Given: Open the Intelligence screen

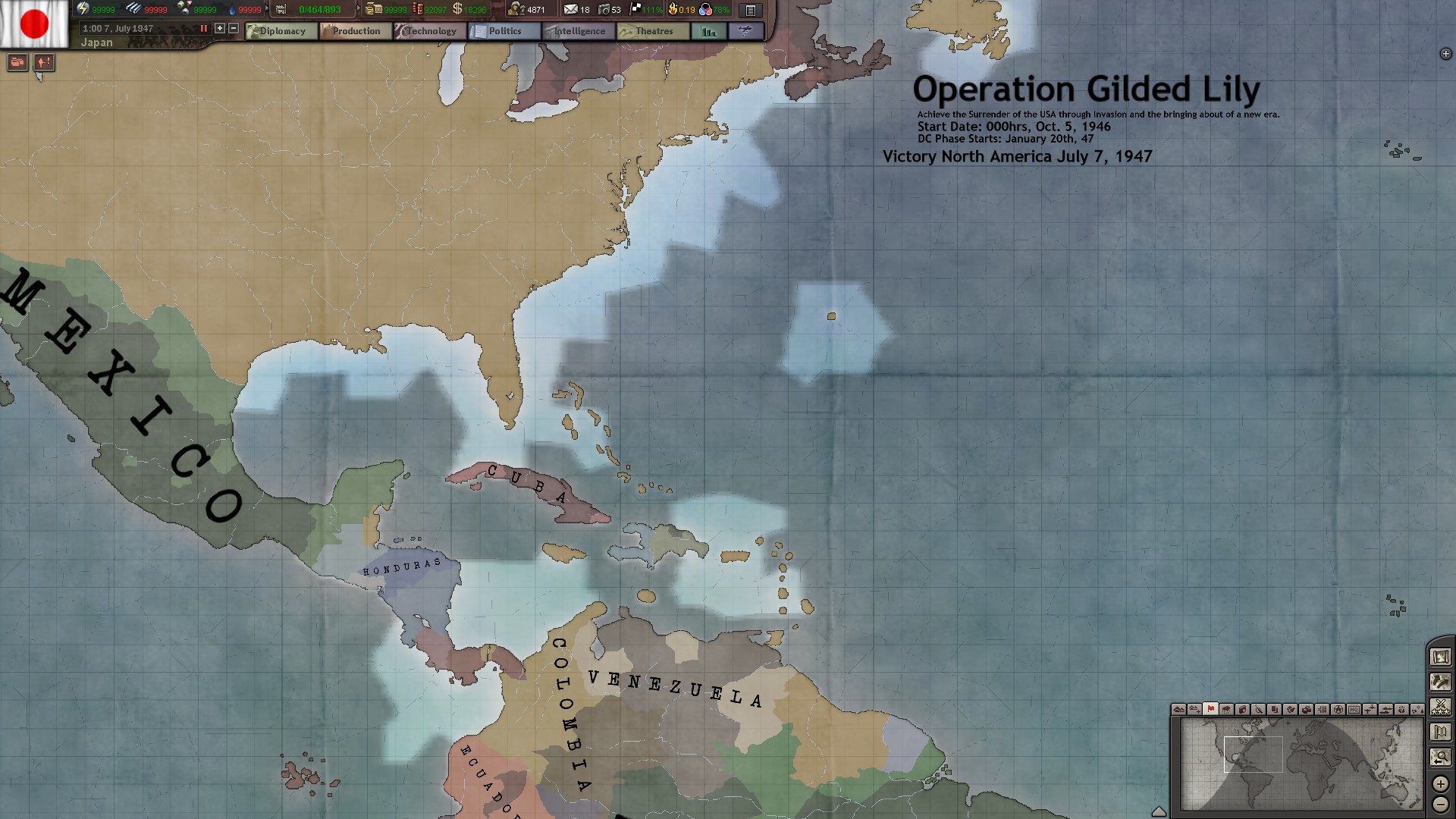Looking at the screenshot, I should pyautogui.click(x=578, y=31).
